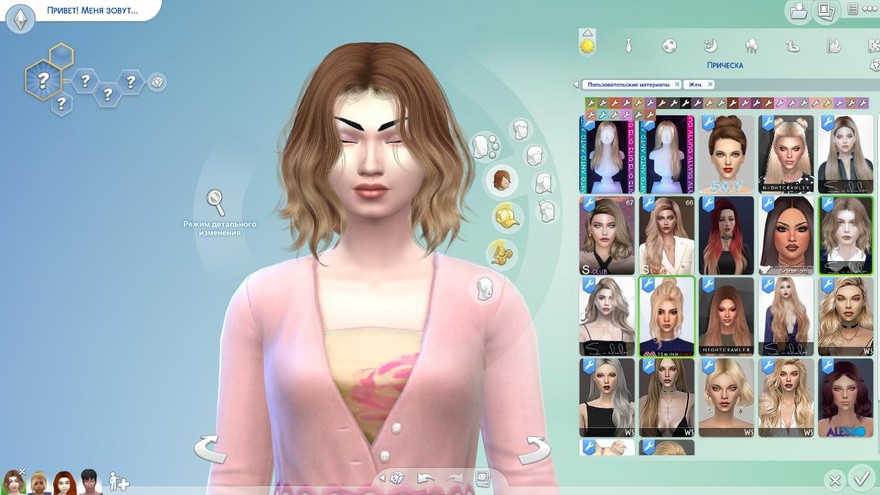Image resolution: width=880 pixels, height=495 pixels.
Task: Remove the 'Жен.' filter tag
Action: click(712, 85)
